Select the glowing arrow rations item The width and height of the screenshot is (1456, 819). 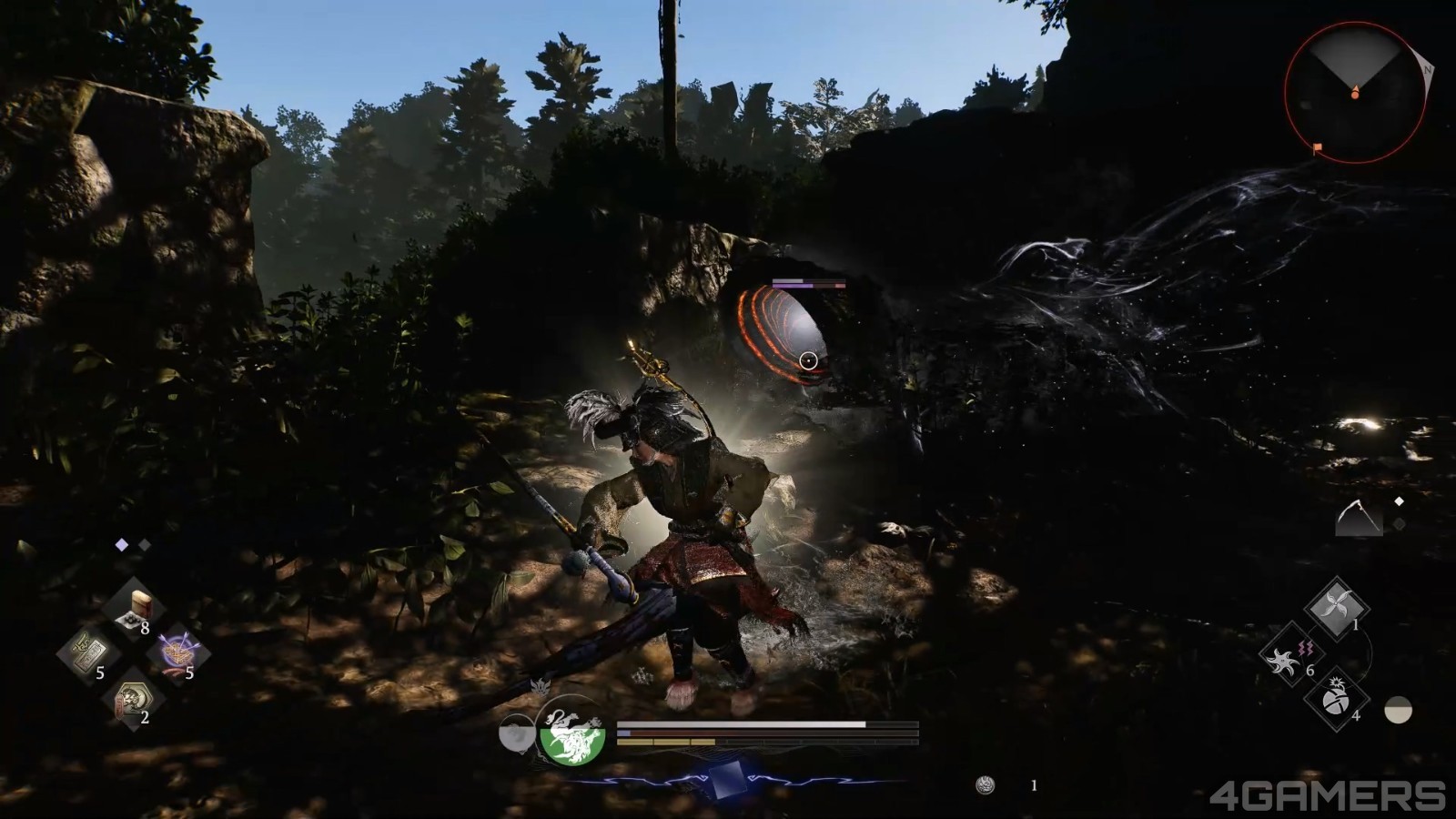(x=177, y=649)
